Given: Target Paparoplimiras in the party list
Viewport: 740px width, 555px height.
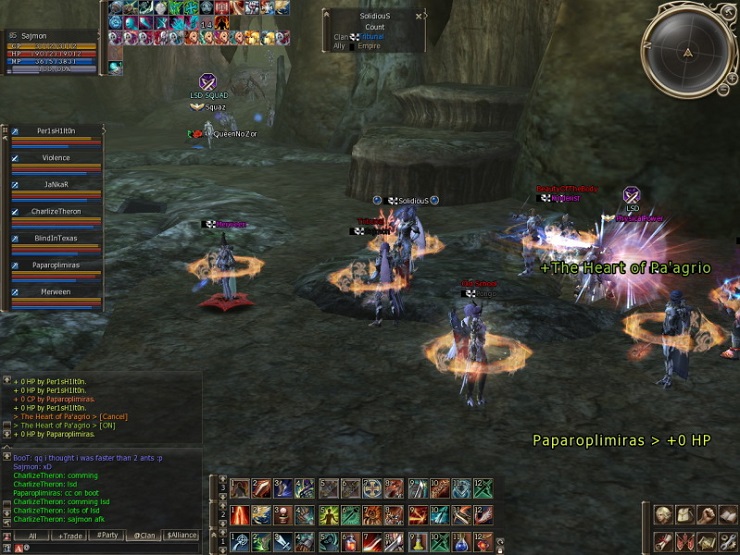Looking at the screenshot, I should 56,266.
